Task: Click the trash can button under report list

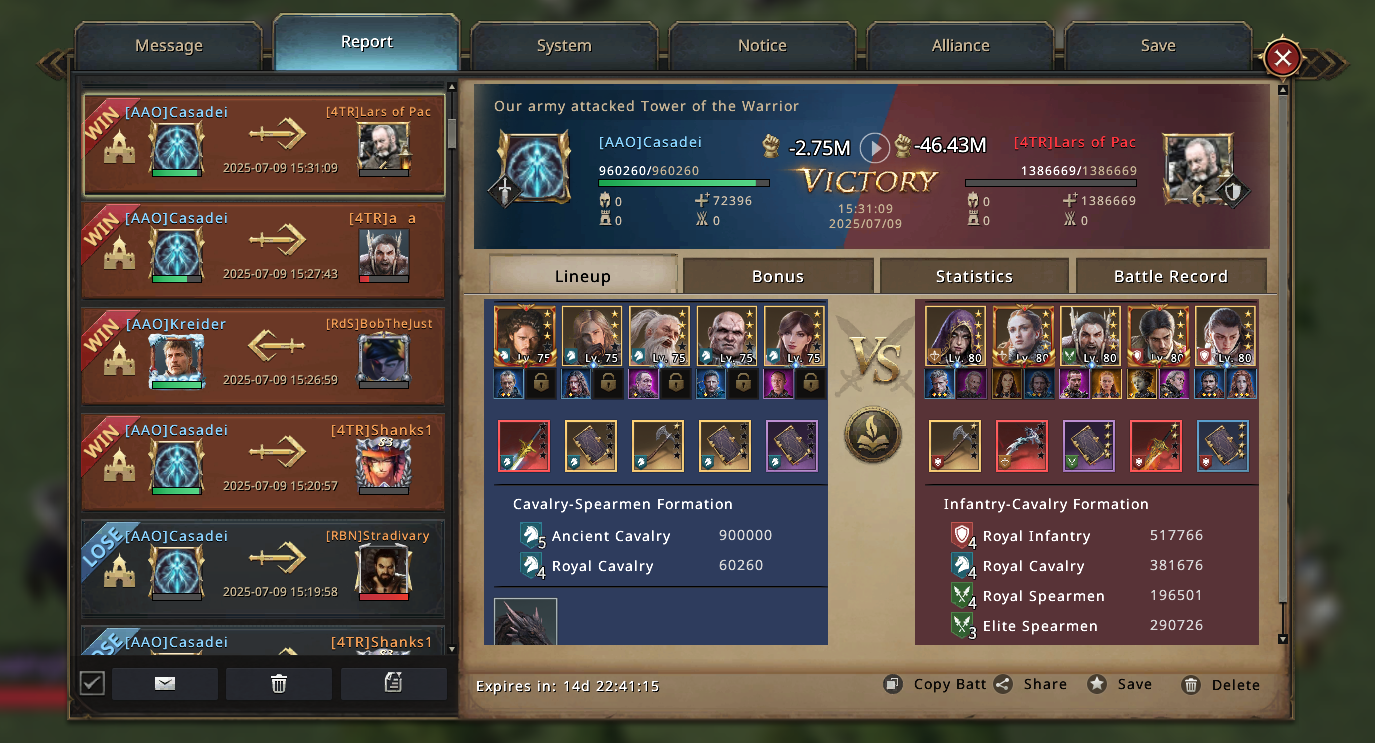Action: tap(279, 683)
